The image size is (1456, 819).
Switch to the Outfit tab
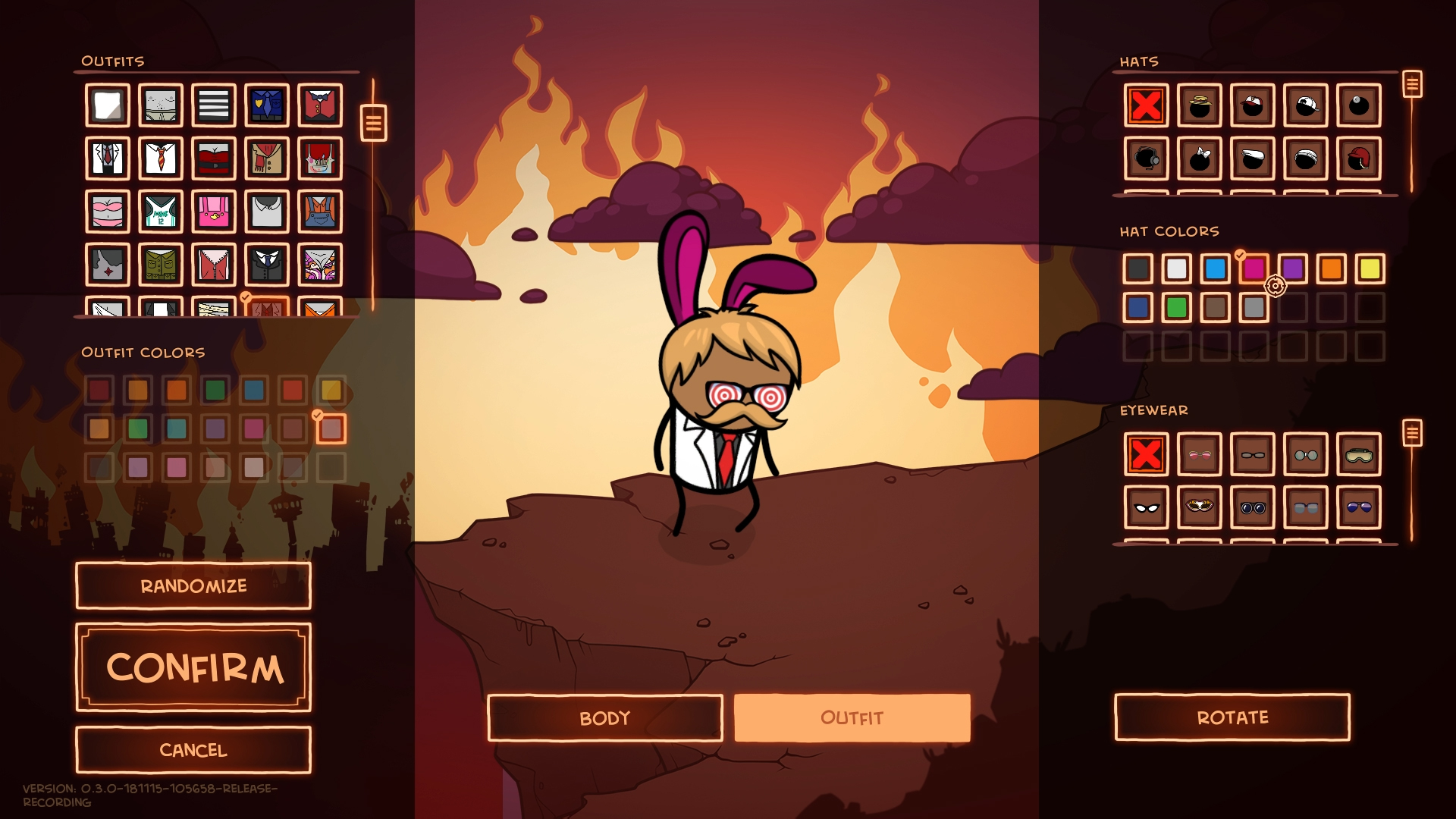(x=851, y=716)
